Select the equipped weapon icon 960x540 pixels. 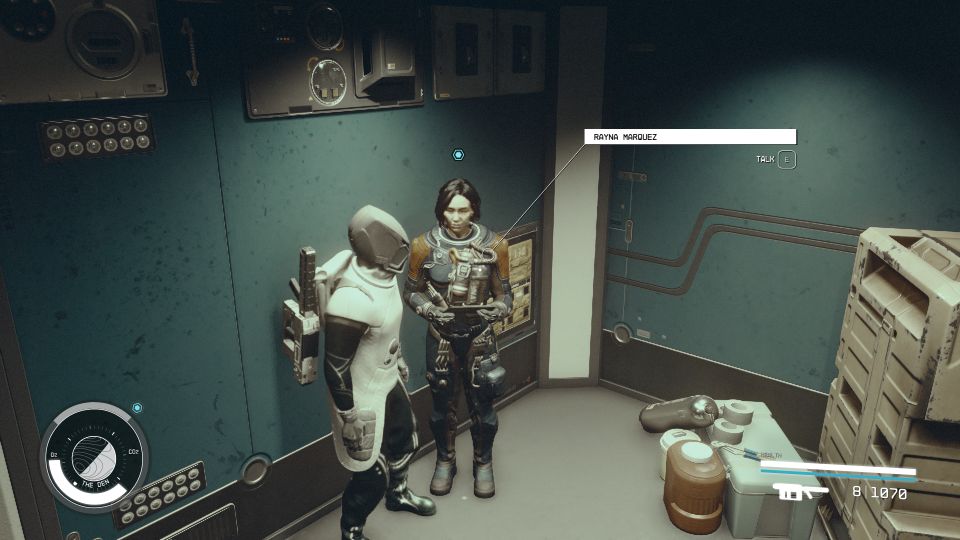pos(801,491)
